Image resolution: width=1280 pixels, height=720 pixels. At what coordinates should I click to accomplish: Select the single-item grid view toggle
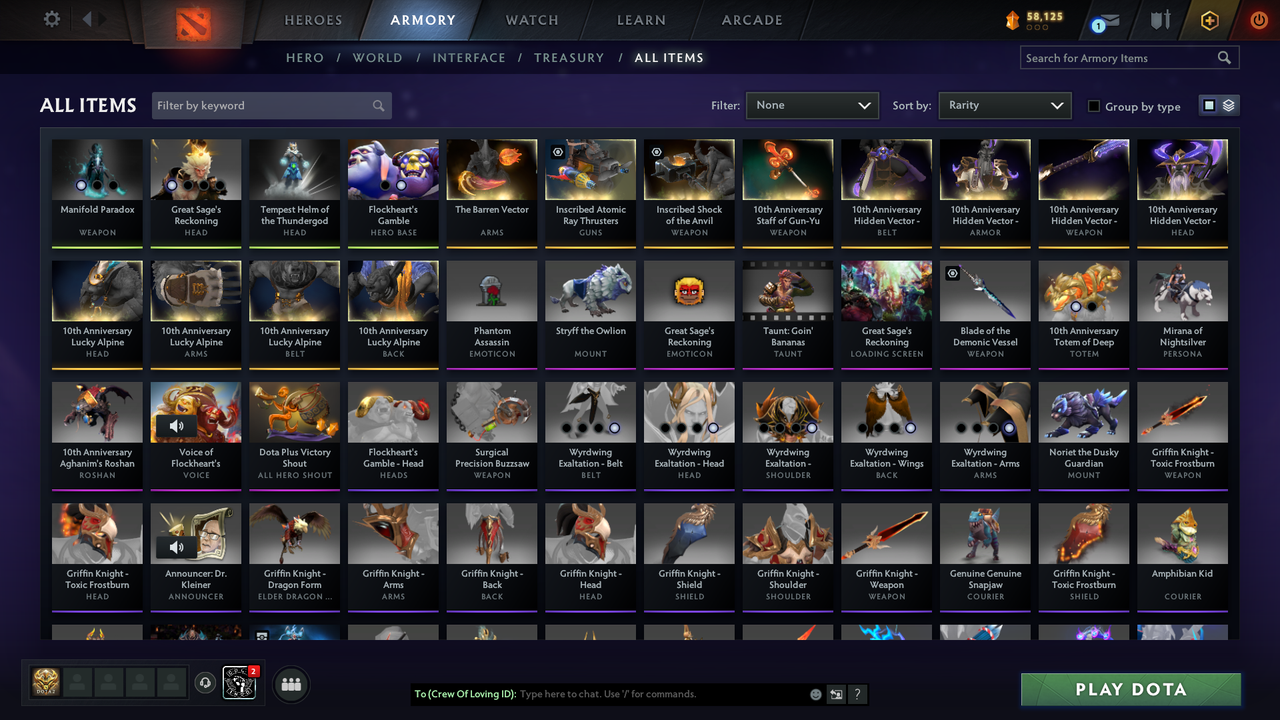(x=1211, y=104)
